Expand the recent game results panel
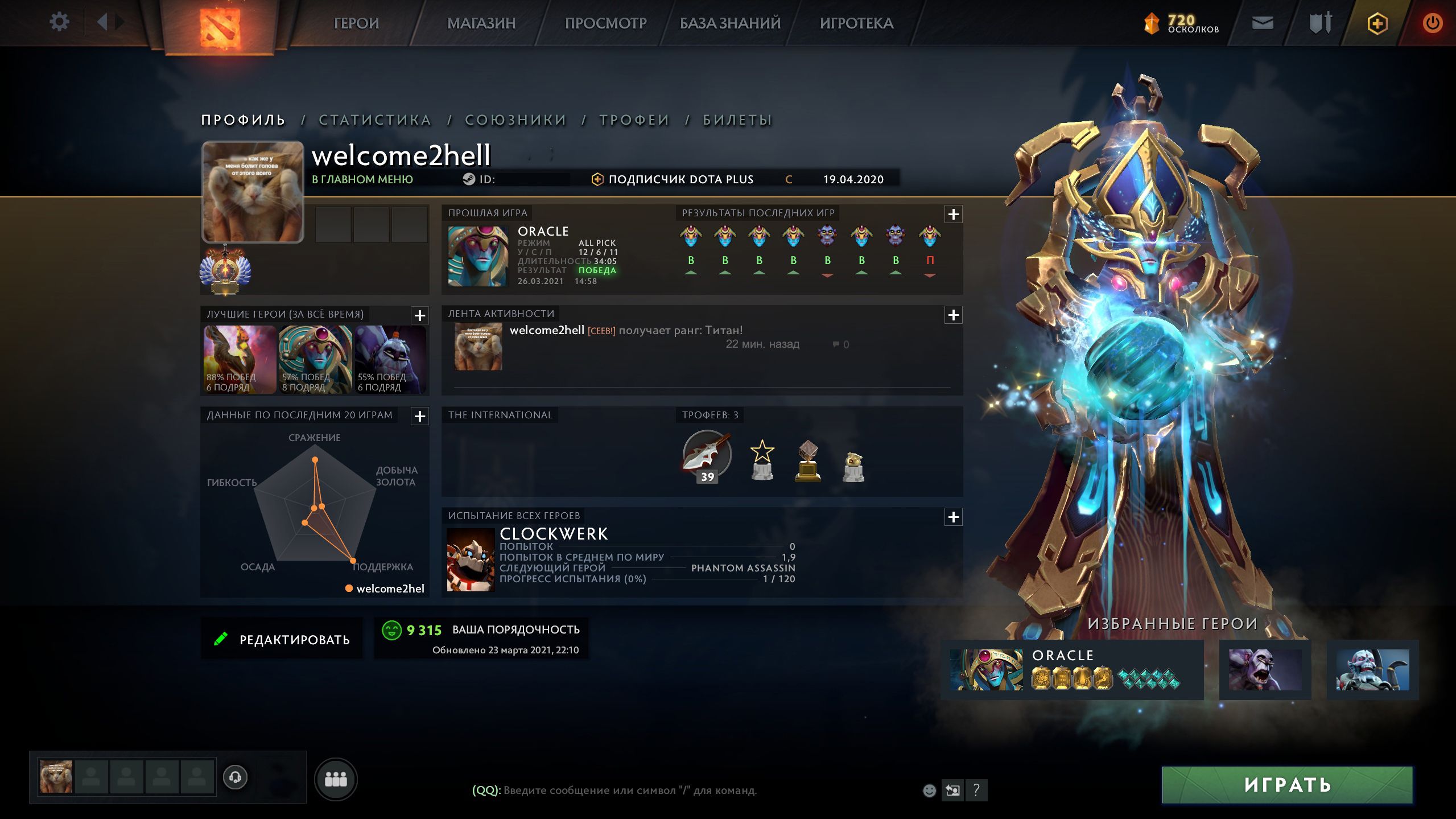 point(954,215)
